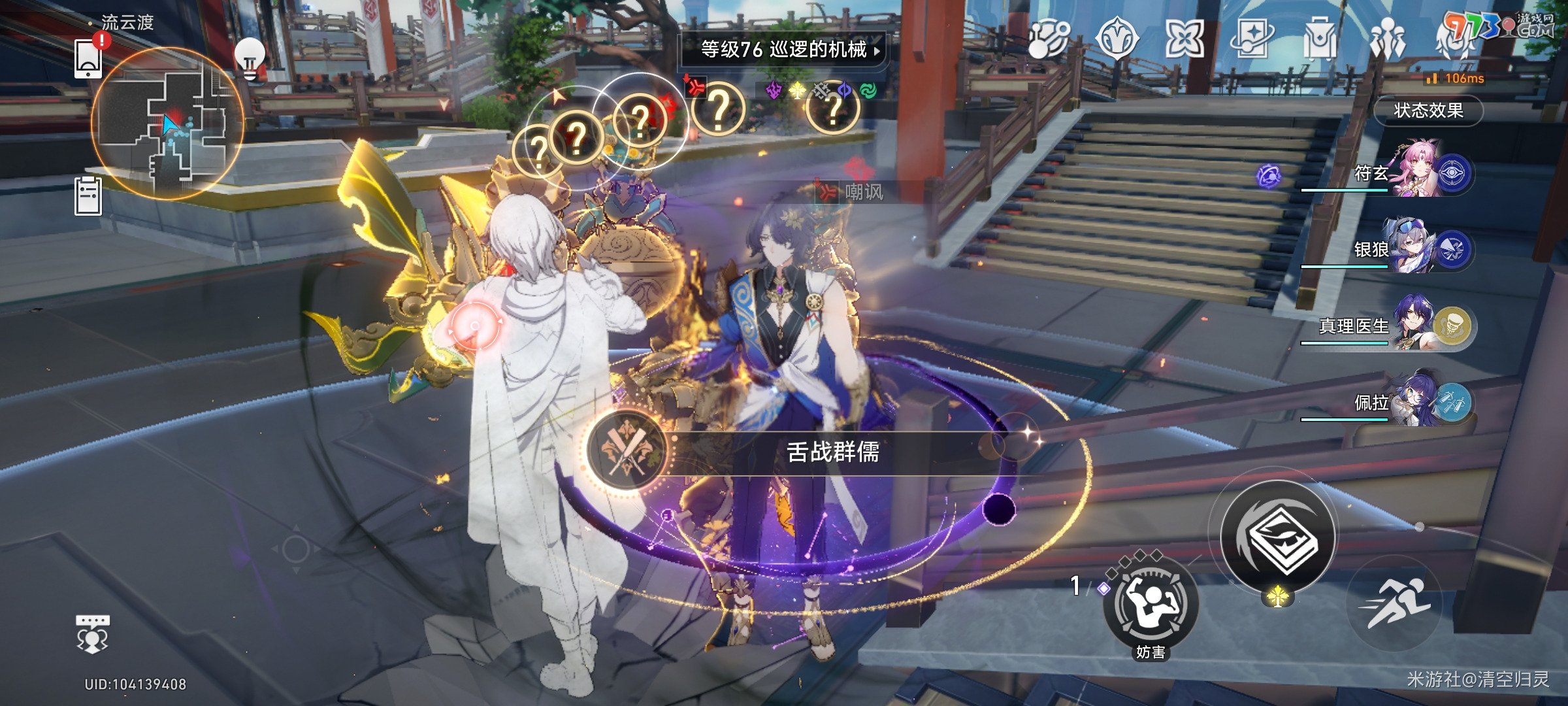Open the circular minimap
Viewport: 1568px width, 706px height.
point(168,124)
